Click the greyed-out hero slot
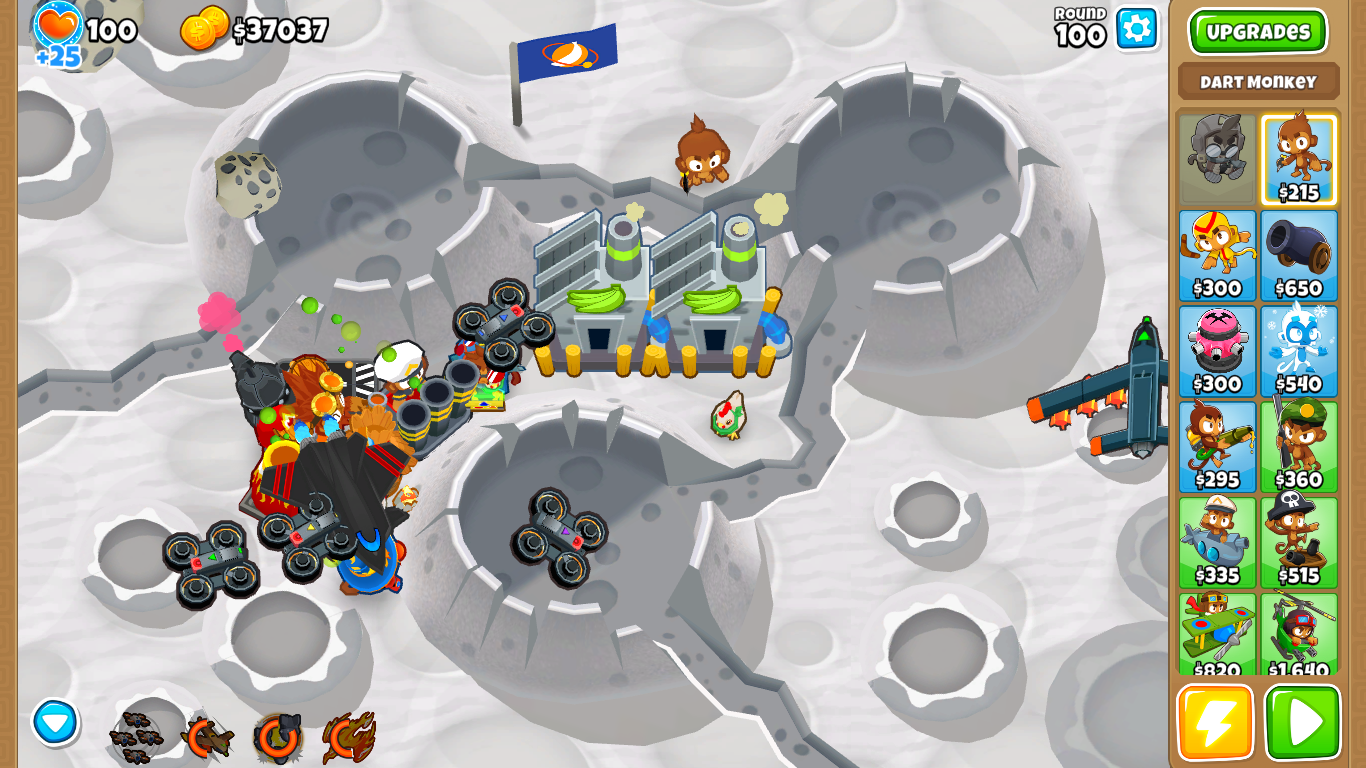 point(1218,155)
